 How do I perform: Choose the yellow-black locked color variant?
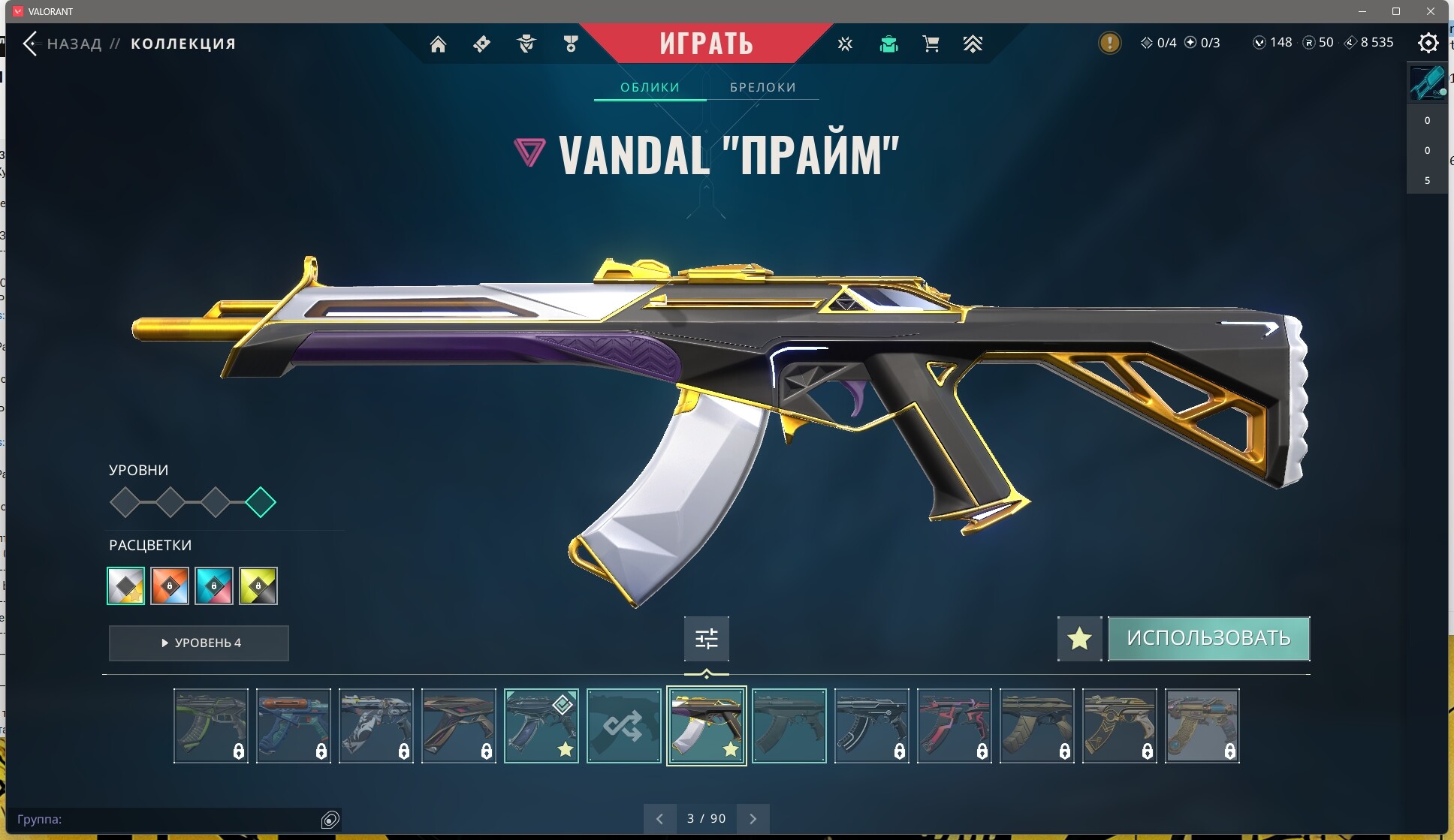pyautogui.click(x=258, y=586)
